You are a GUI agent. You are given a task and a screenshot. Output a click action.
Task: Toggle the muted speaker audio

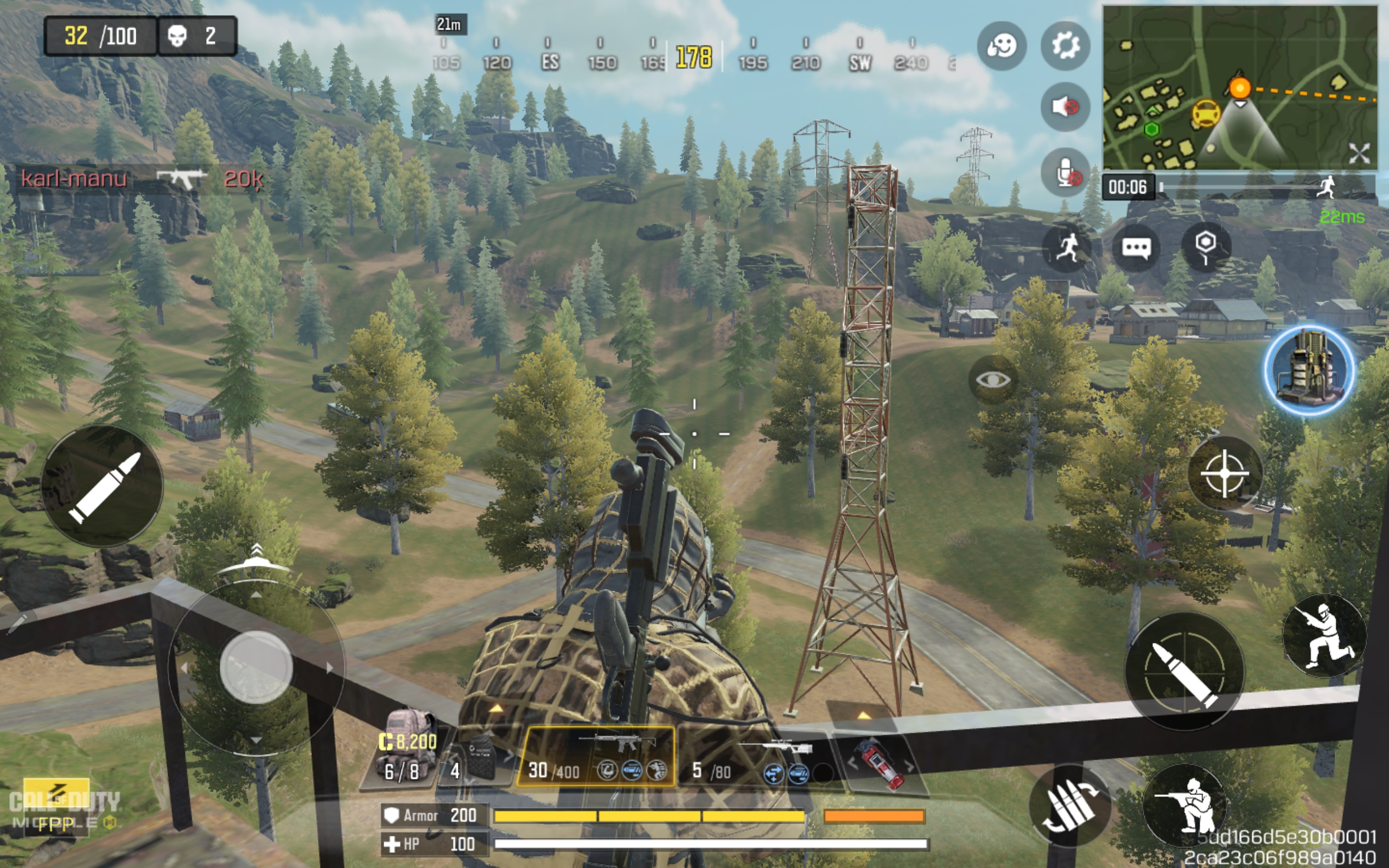[1065, 107]
